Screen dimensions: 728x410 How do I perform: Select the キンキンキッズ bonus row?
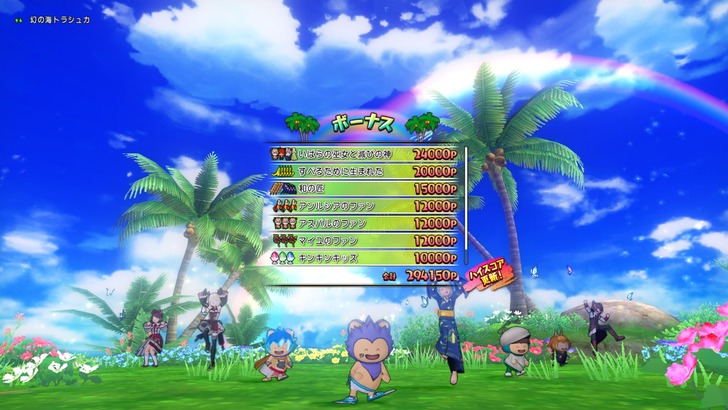pos(364,257)
